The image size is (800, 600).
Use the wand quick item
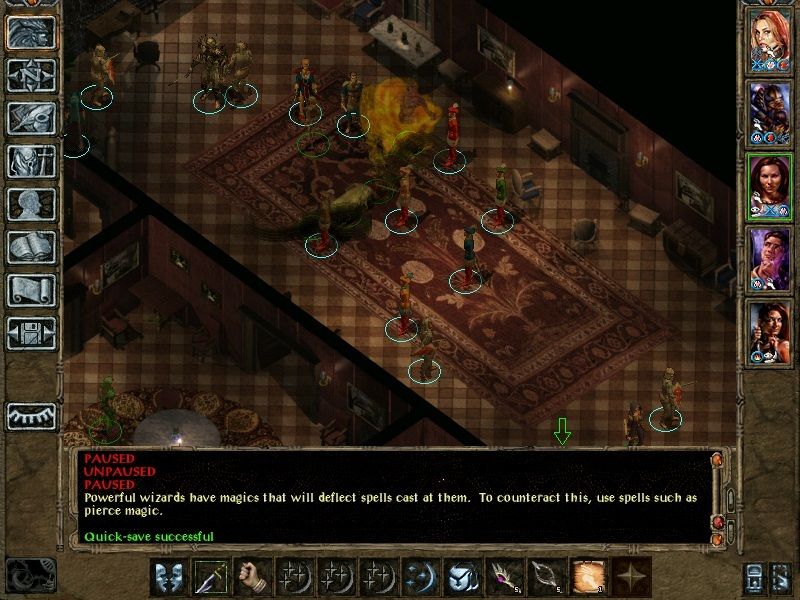tap(505, 577)
